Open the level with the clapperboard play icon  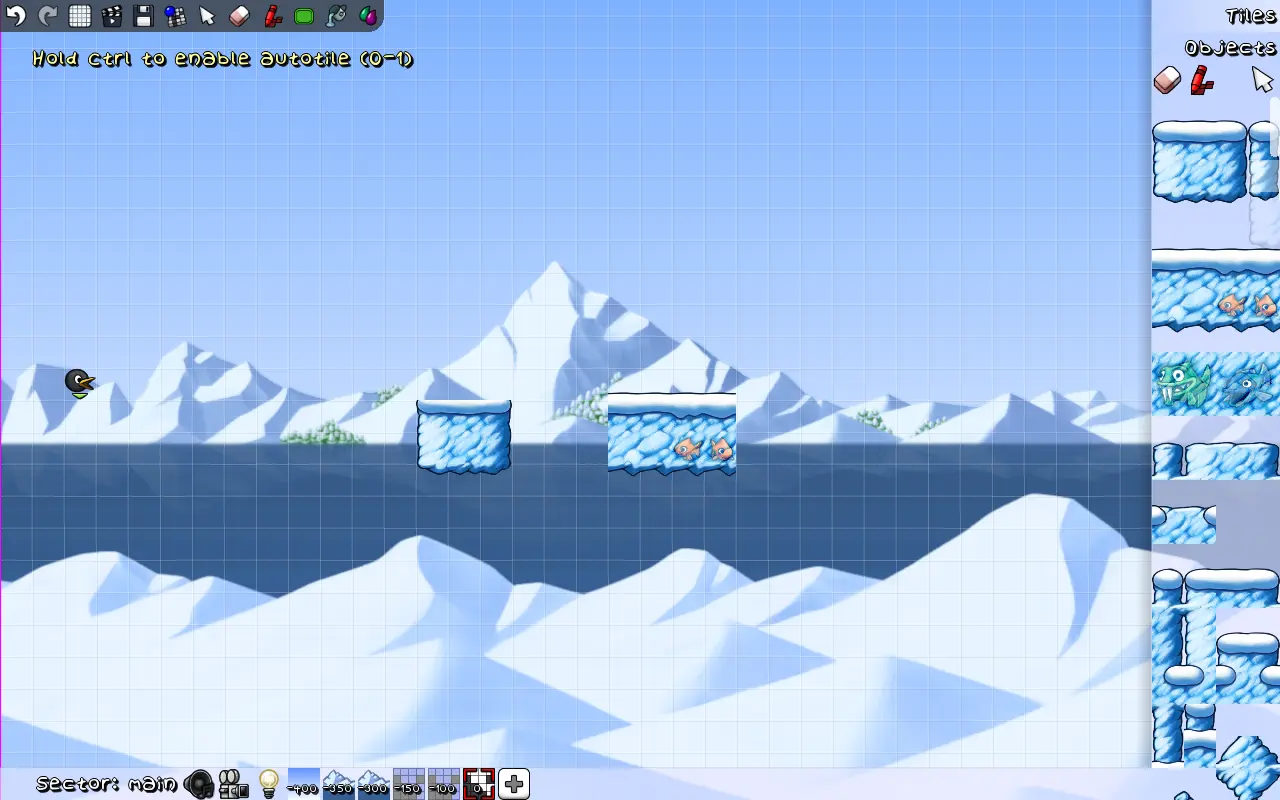pyautogui.click(x=110, y=15)
